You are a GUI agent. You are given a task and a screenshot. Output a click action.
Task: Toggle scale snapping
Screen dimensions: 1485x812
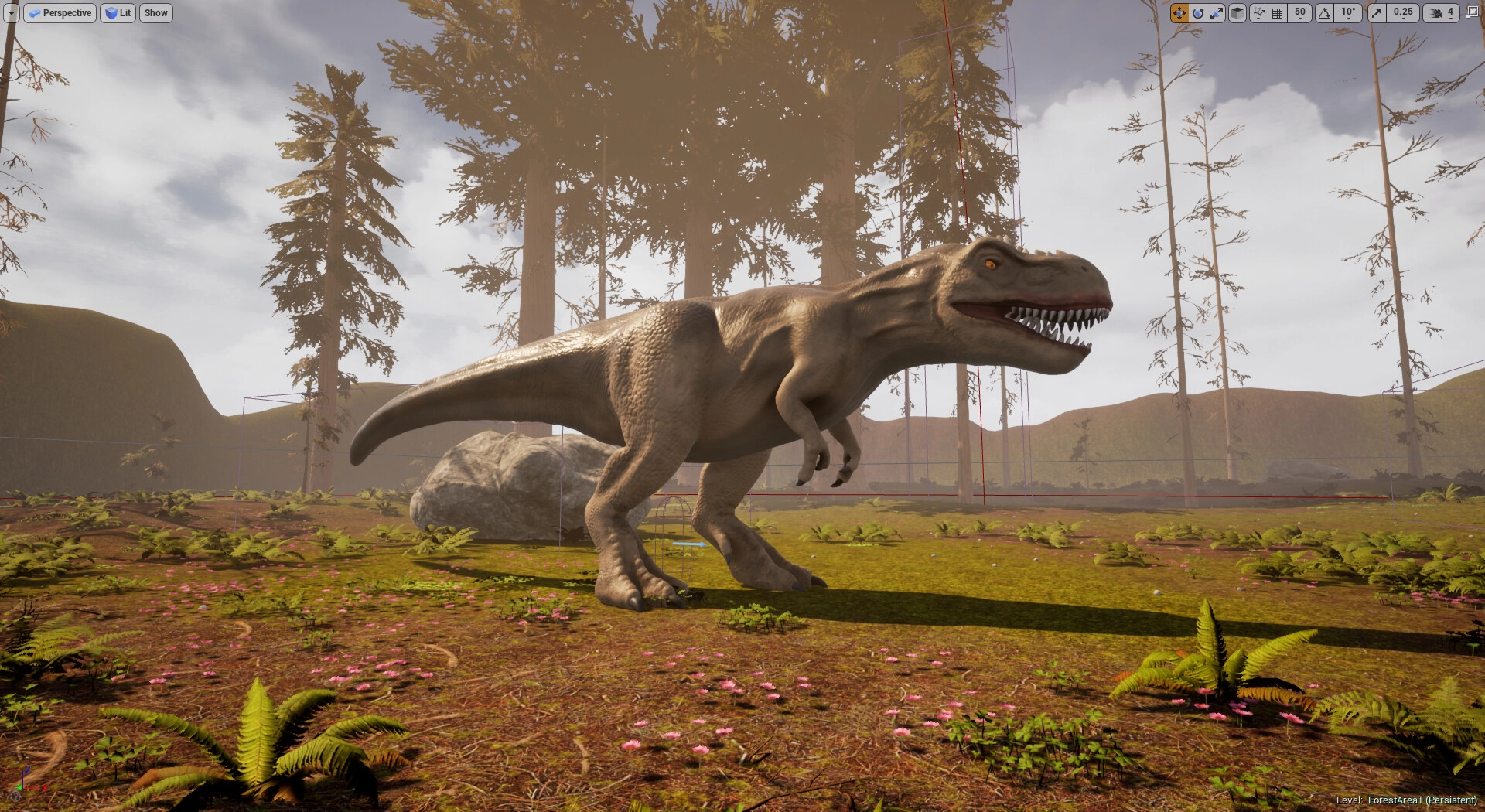(1377, 13)
